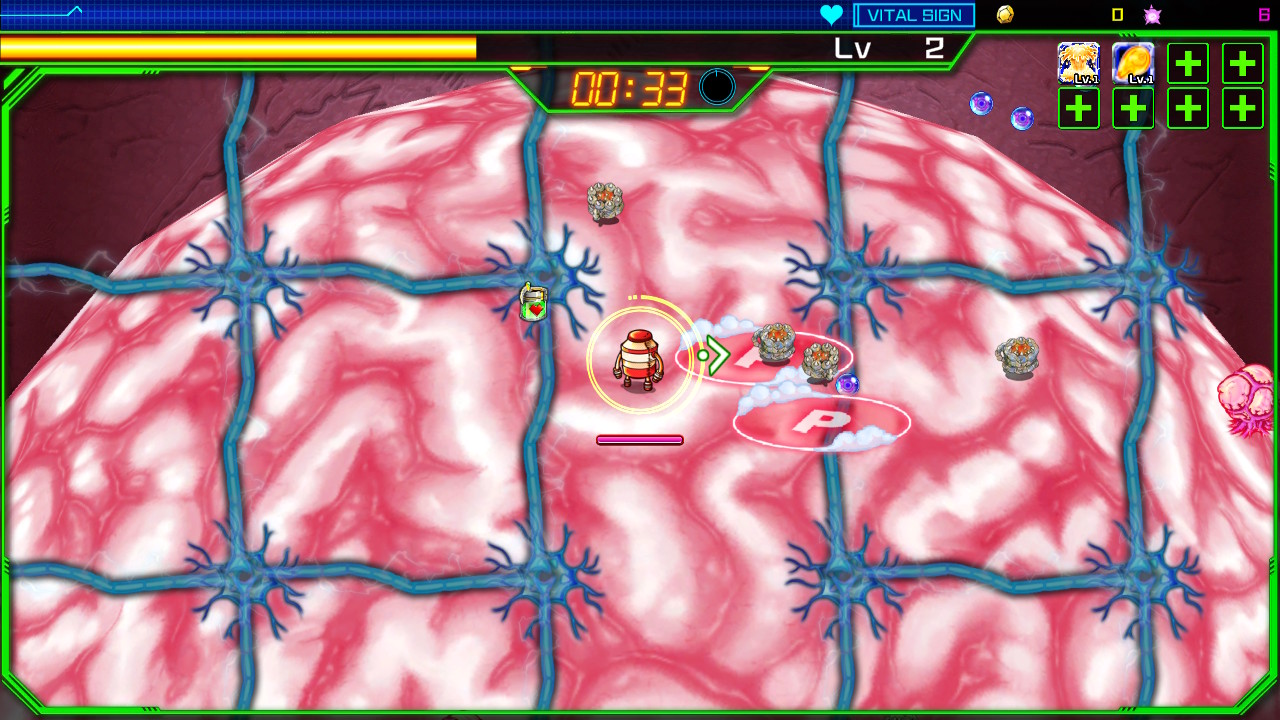Click the gold gem counter icon
This screenshot has width=1280, height=720.
point(1005,14)
